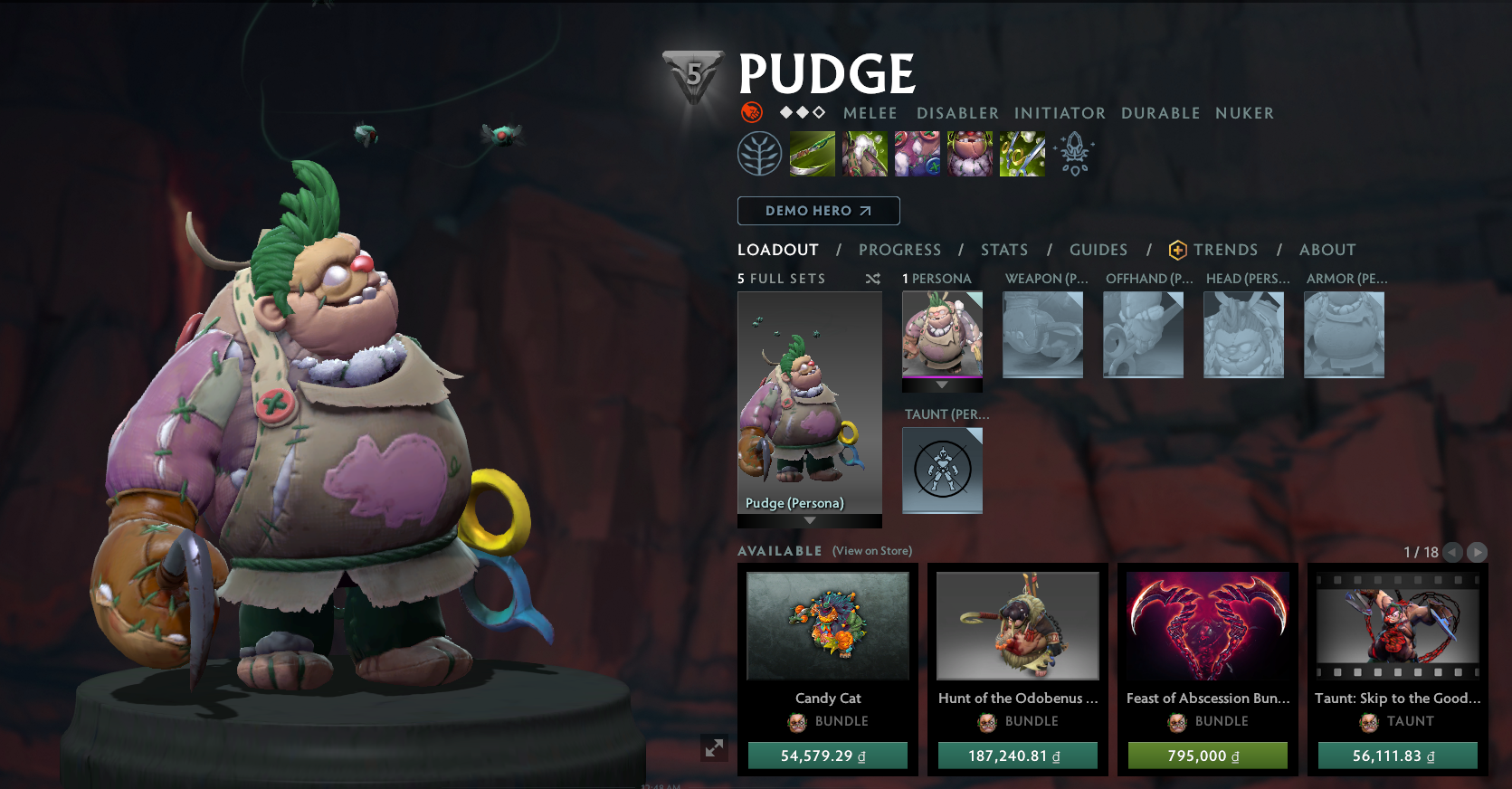Image resolution: width=1512 pixels, height=789 pixels.
Task: Click the pink progress strip under the persona thumbnail
Action: [941, 375]
